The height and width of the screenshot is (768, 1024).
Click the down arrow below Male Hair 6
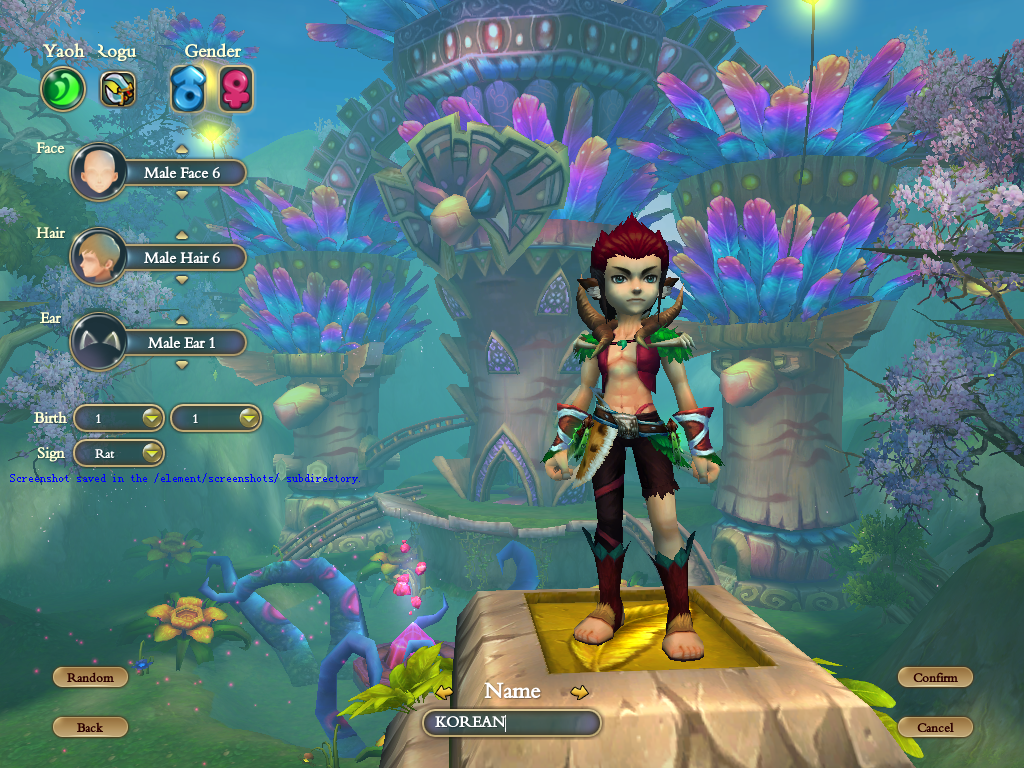[182, 280]
